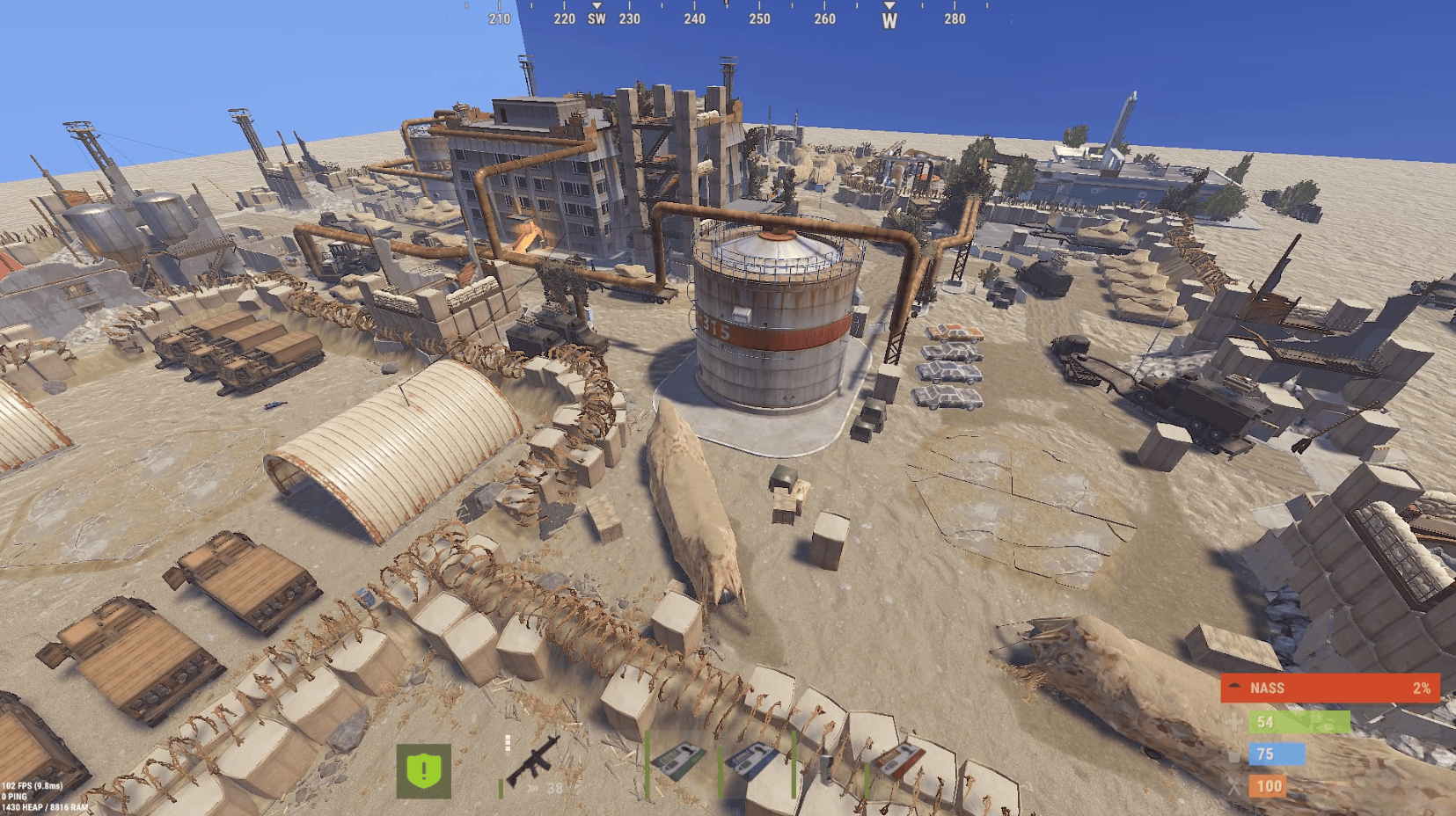
Task: Click the NASS event label
Action: click(1267, 688)
